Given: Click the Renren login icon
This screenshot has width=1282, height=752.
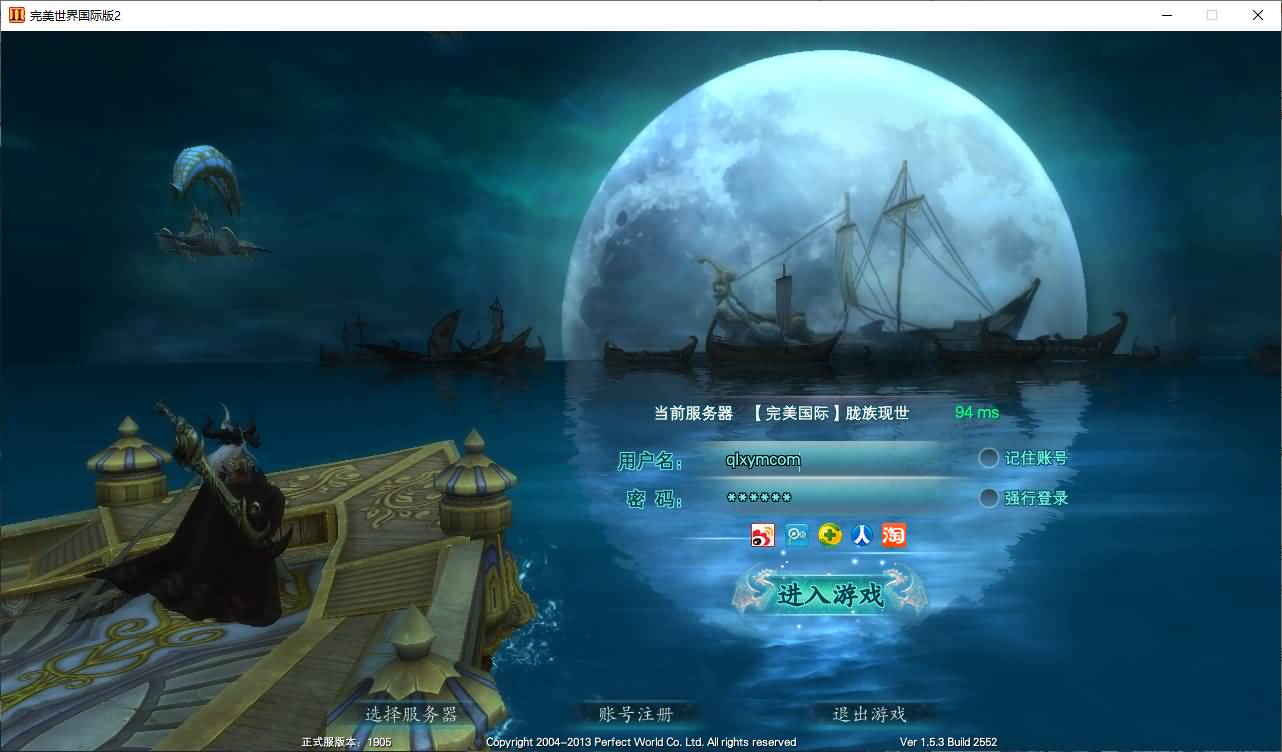Looking at the screenshot, I should pyautogui.click(x=861, y=535).
